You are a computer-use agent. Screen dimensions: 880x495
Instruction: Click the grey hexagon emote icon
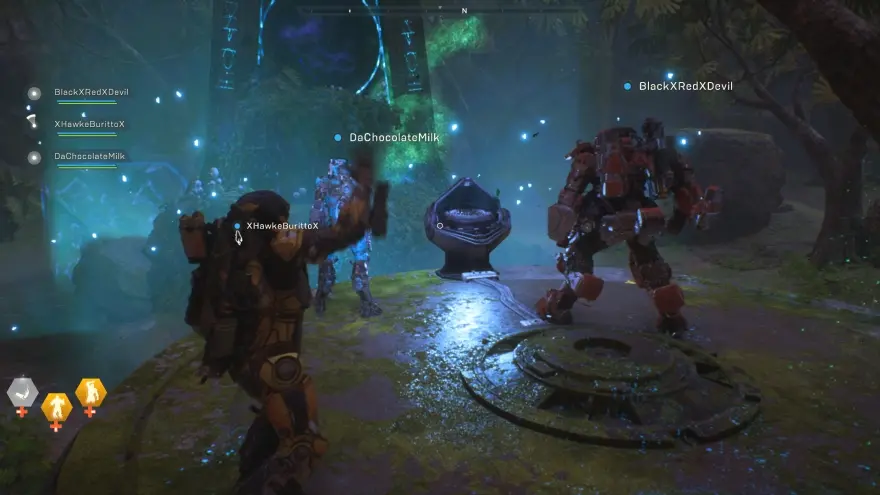click(22, 391)
